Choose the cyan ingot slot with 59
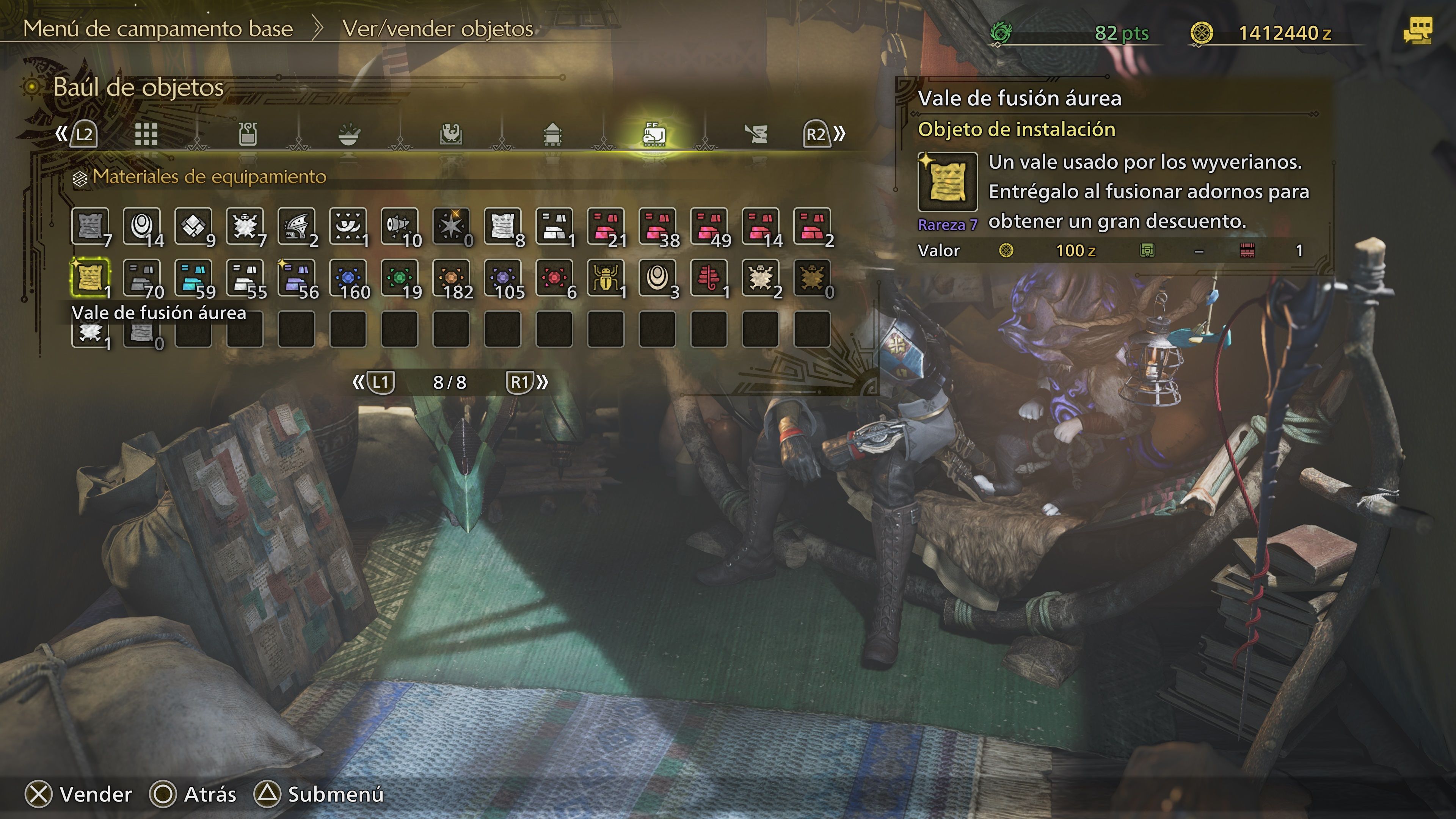The image size is (1456, 819). (x=193, y=277)
